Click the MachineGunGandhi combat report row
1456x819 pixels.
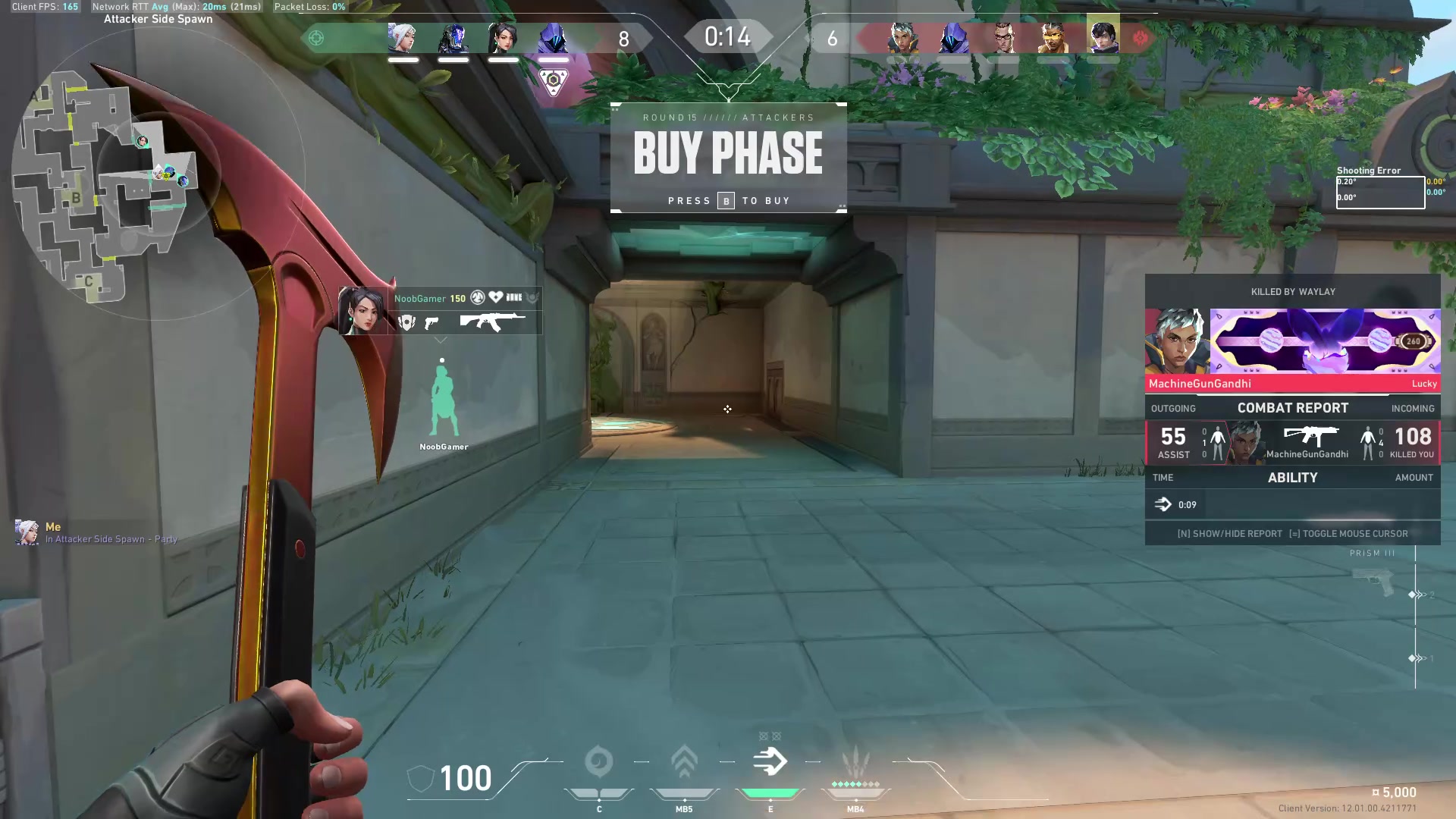(x=1292, y=443)
